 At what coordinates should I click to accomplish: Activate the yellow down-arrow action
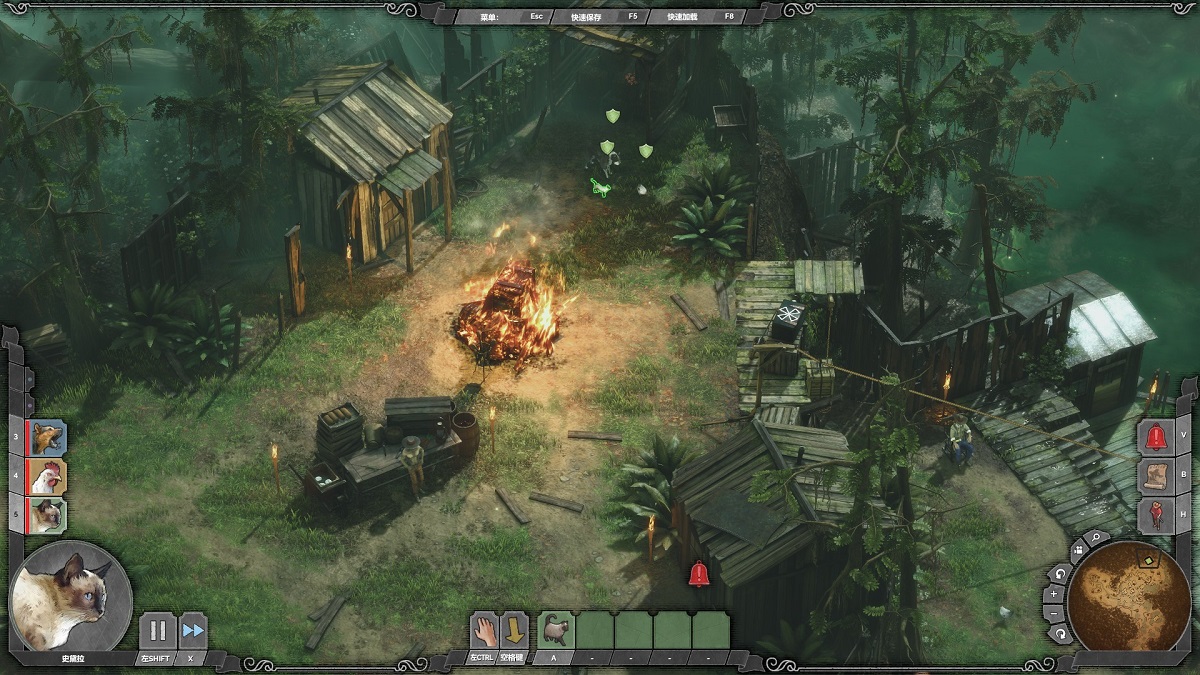coord(514,630)
